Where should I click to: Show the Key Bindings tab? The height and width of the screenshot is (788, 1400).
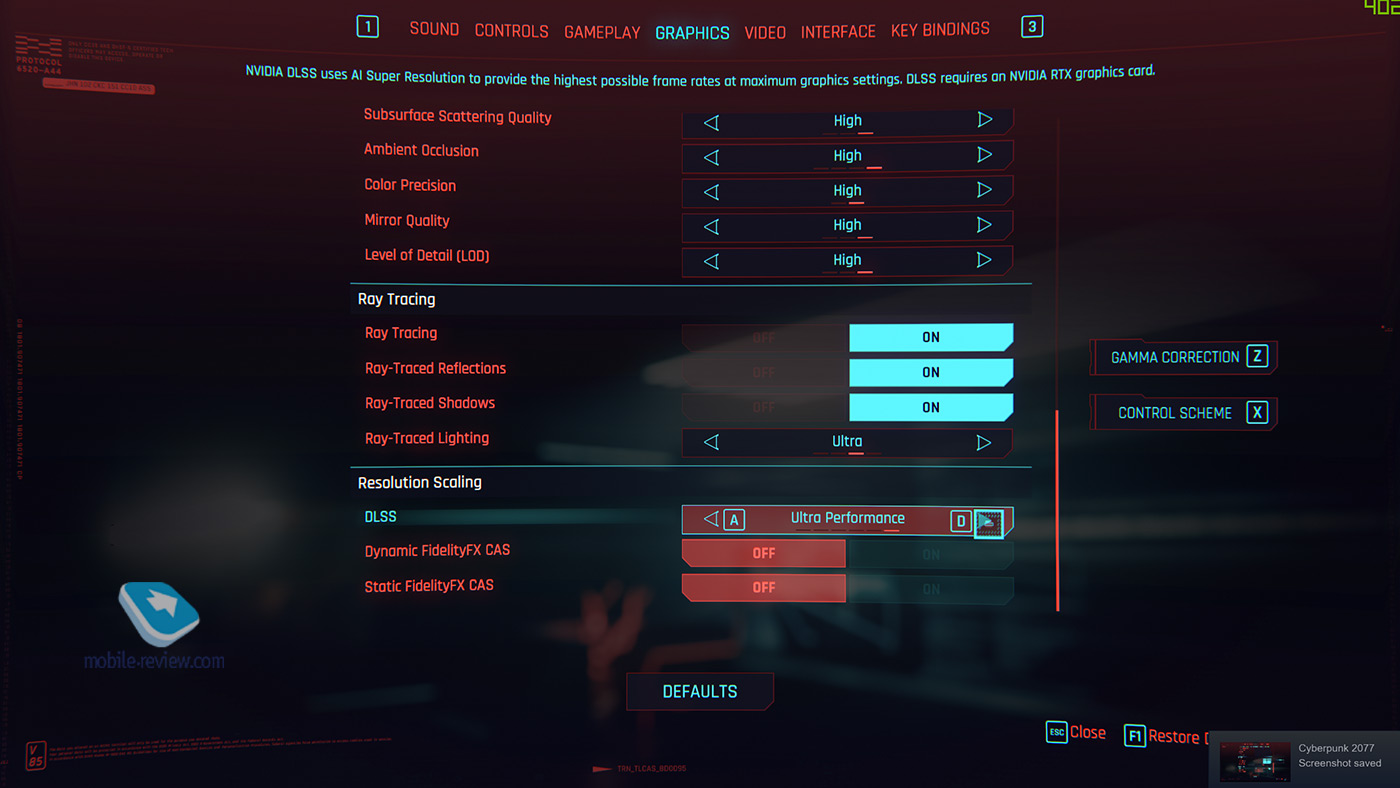point(940,30)
